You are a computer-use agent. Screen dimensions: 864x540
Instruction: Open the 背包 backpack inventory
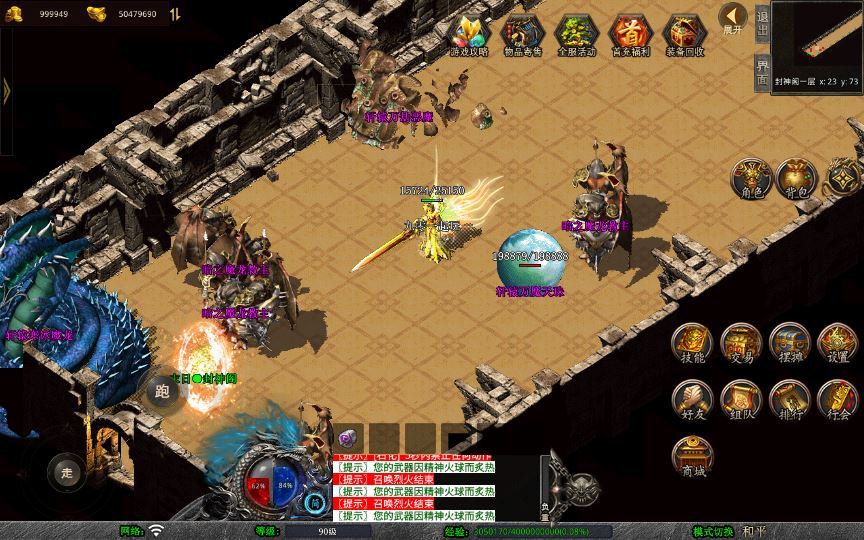coord(797,177)
